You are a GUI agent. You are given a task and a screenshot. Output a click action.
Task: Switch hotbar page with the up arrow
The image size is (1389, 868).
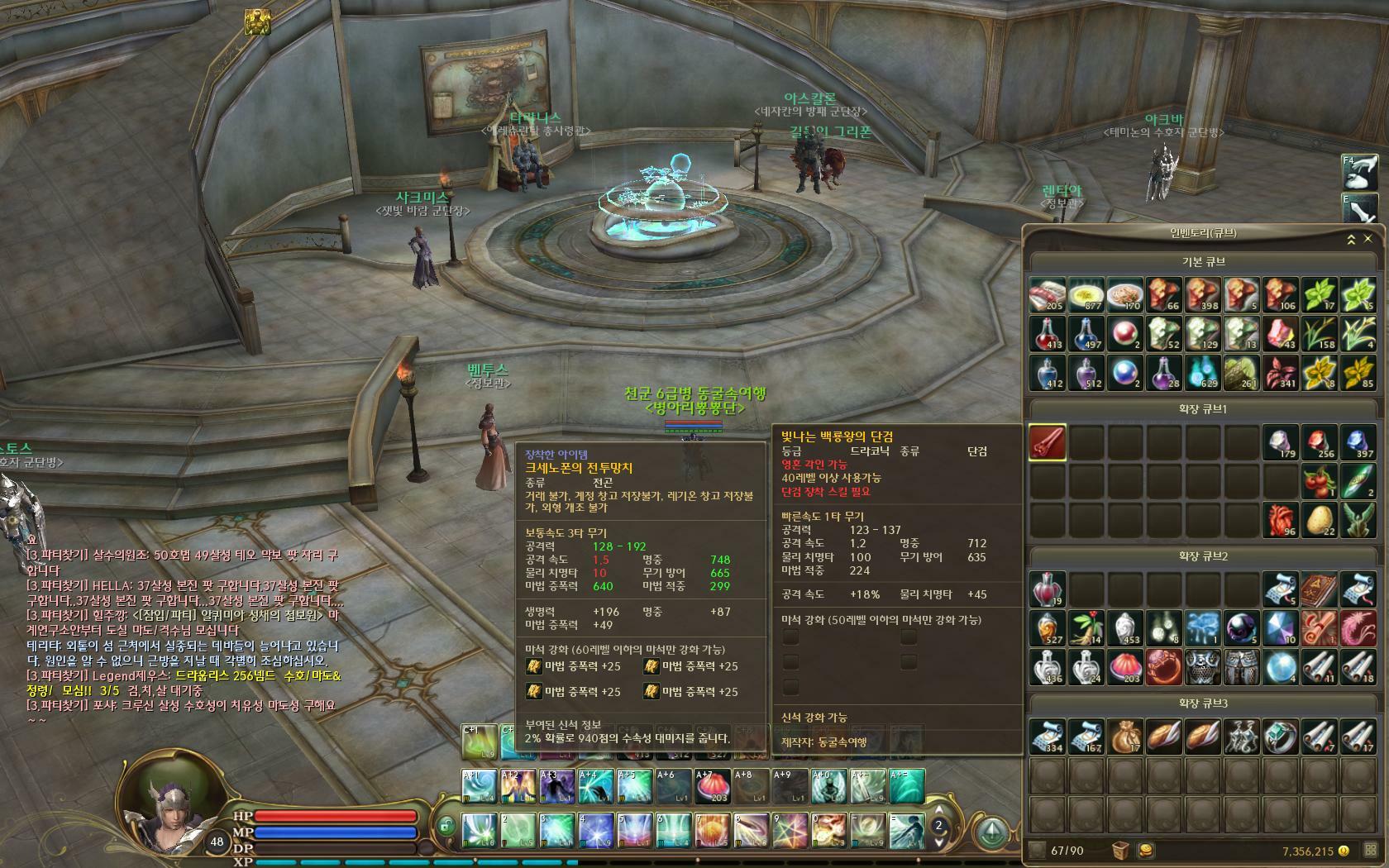point(938,811)
